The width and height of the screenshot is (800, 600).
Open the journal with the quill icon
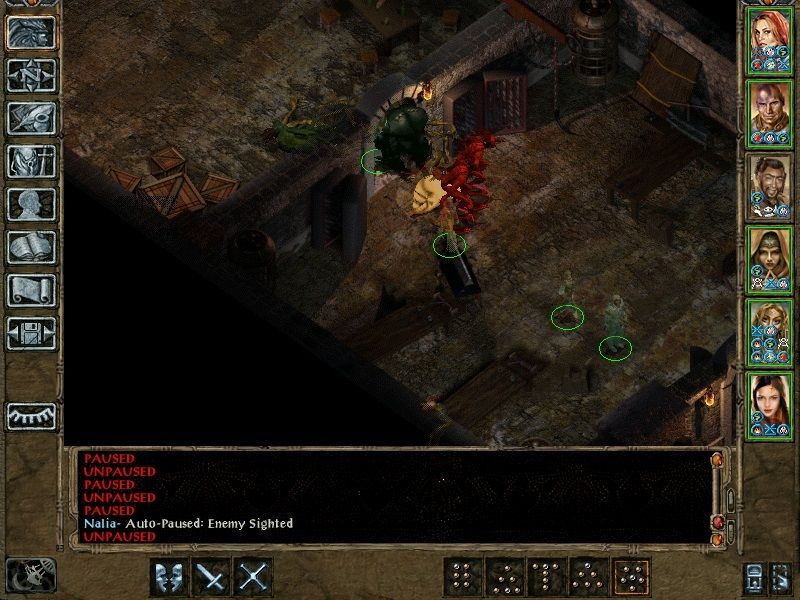pos(31,117)
